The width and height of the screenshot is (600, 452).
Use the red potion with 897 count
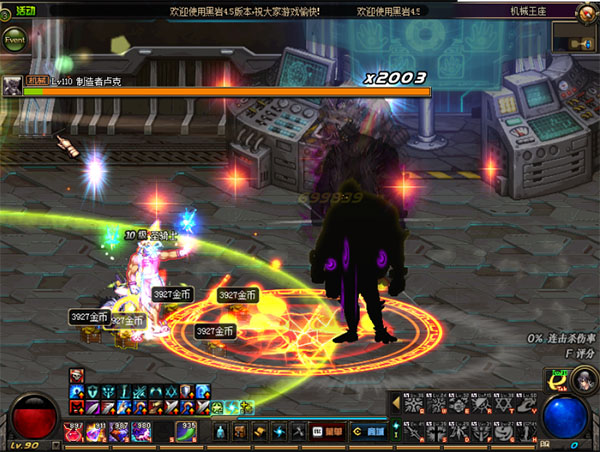[x=75, y=431]
